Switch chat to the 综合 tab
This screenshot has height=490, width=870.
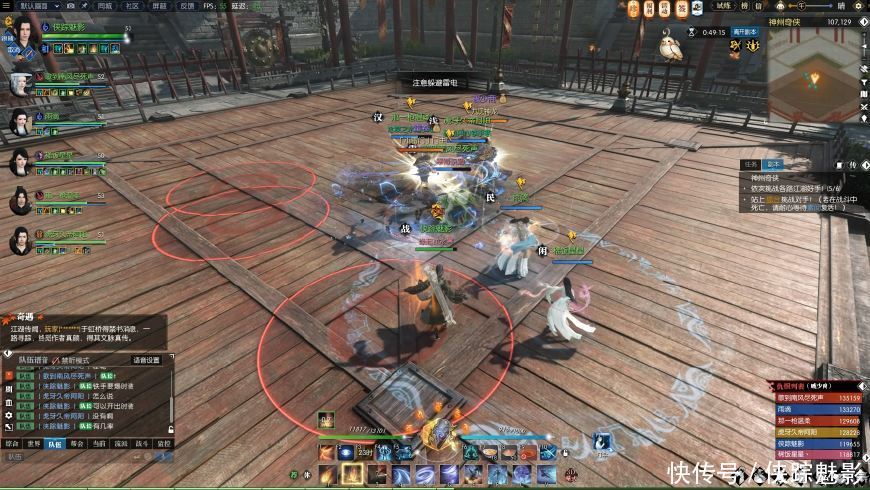(12, 442)
